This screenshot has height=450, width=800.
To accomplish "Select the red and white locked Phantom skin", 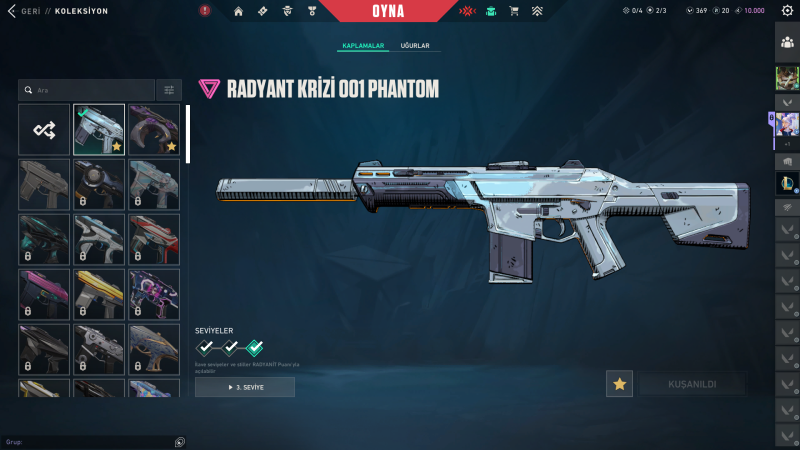I will [x=154, y=239].
